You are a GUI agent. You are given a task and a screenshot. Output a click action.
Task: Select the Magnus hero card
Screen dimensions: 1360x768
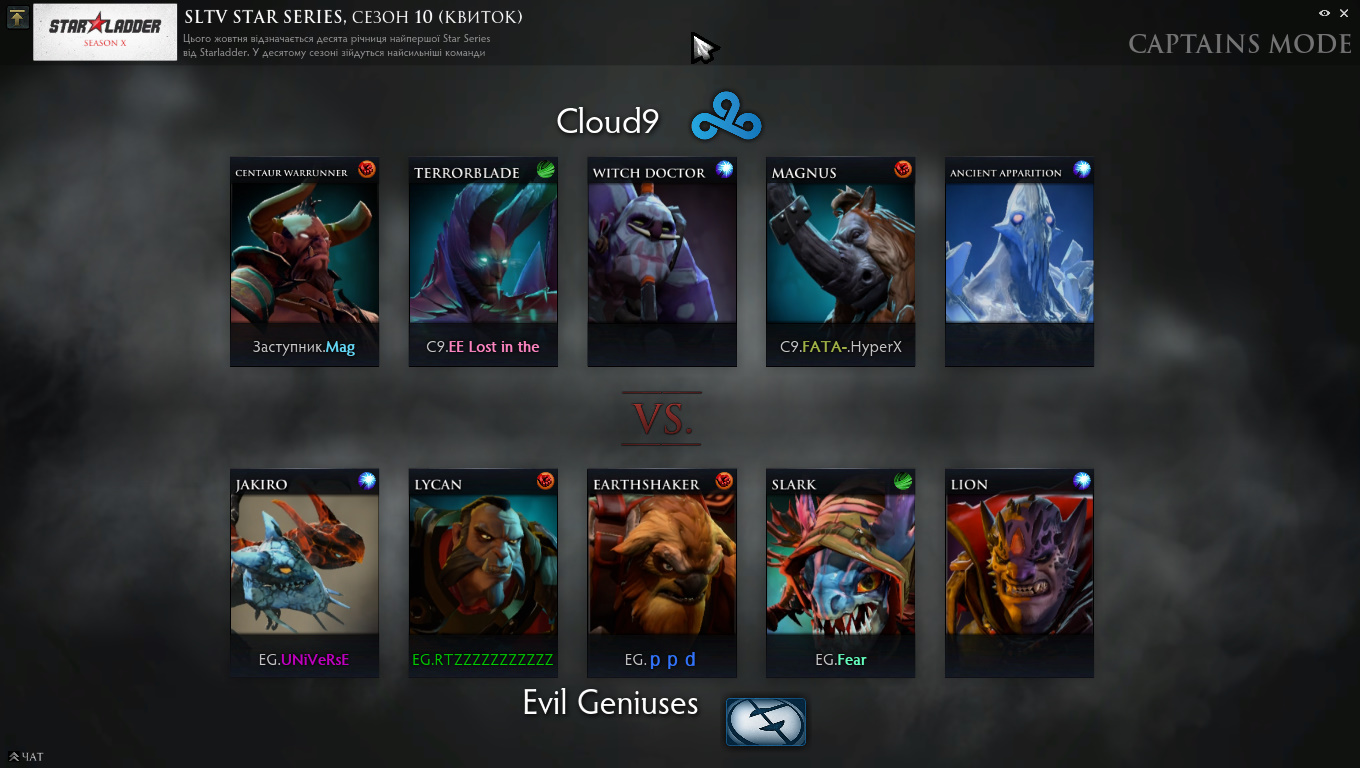point(840,262)
